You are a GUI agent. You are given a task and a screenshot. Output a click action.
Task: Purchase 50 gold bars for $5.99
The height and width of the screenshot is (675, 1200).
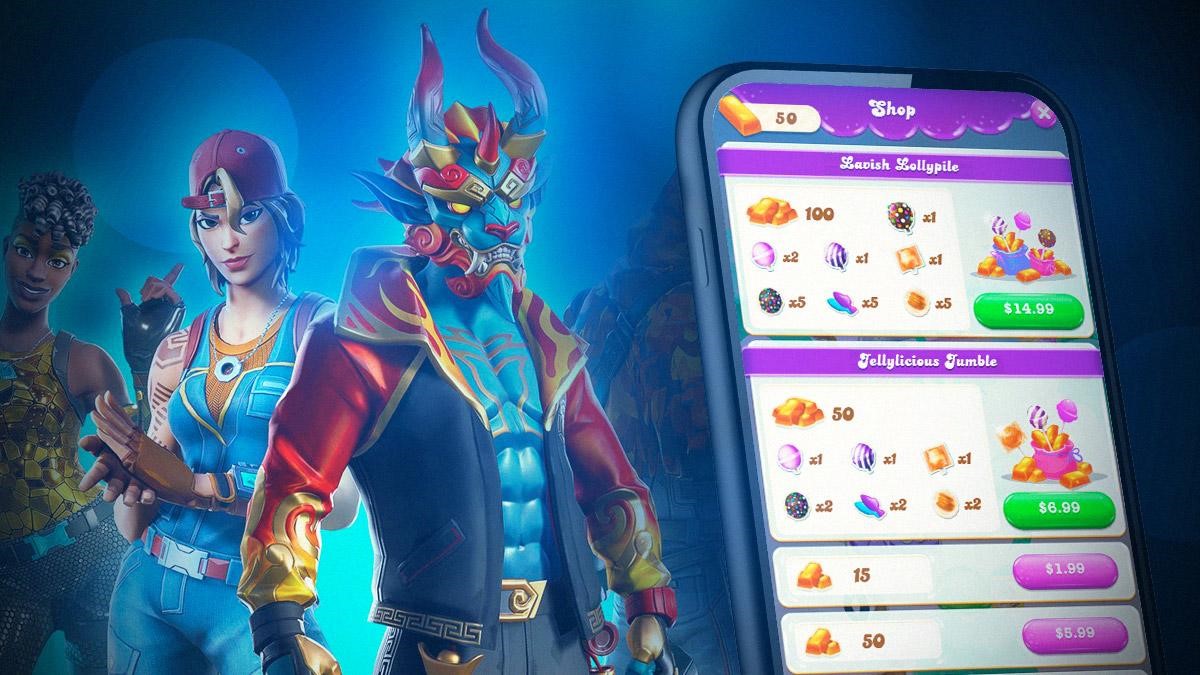[x=1074, y=634]
